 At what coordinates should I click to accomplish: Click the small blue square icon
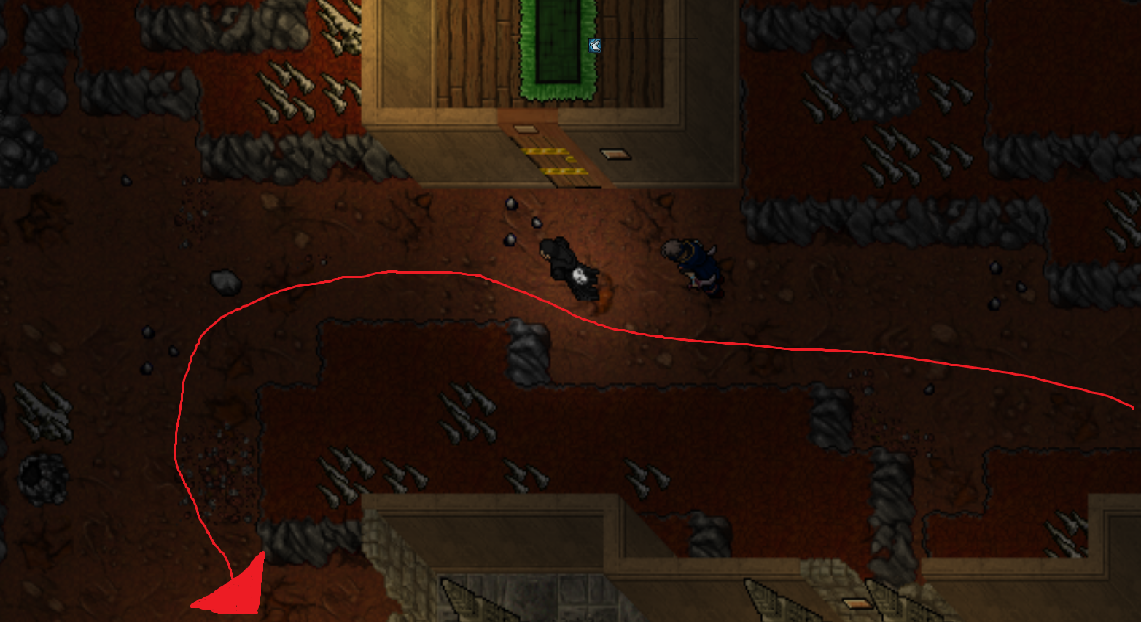click(x=595, y=45)
